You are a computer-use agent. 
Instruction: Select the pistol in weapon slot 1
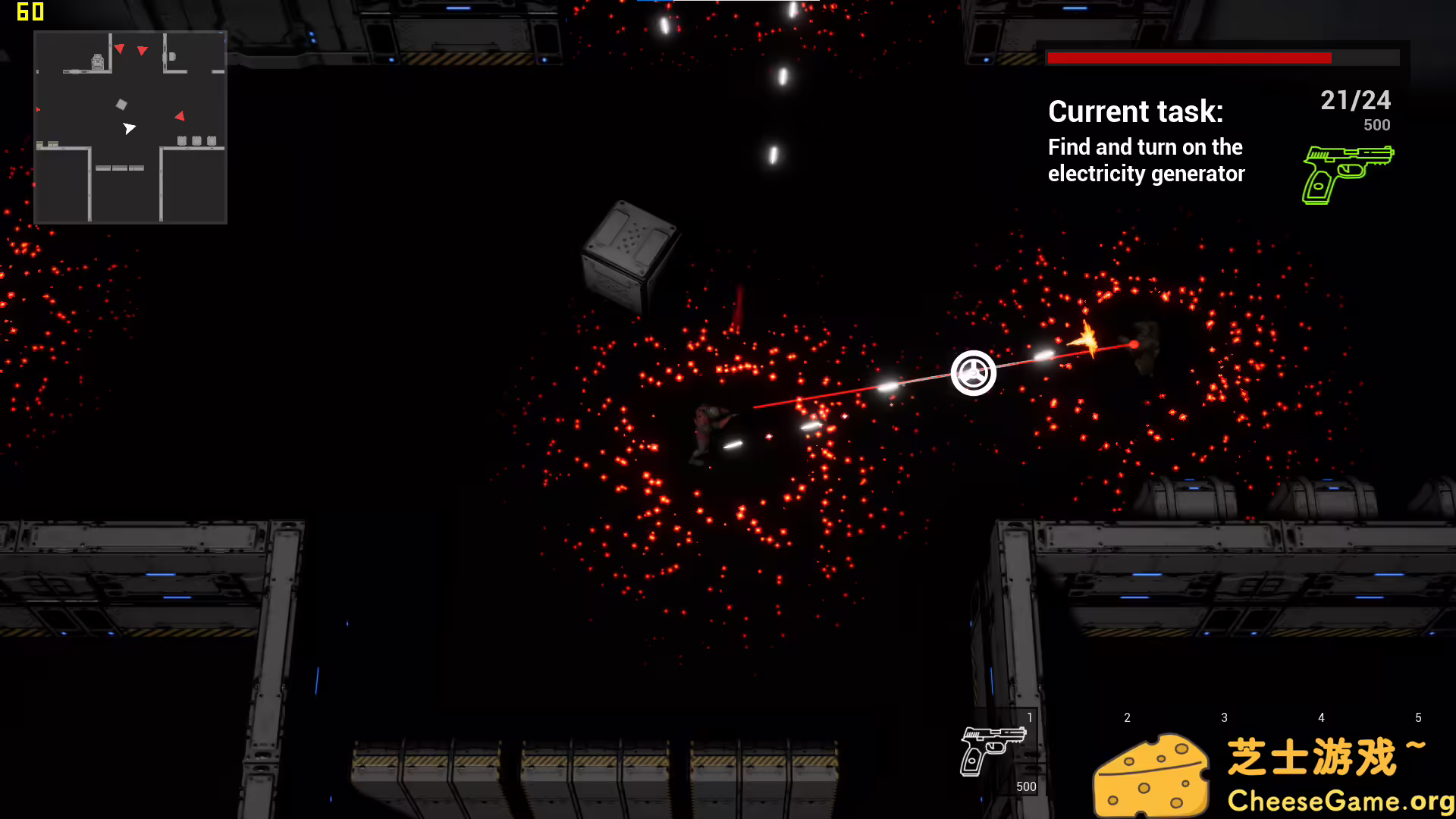993,750
